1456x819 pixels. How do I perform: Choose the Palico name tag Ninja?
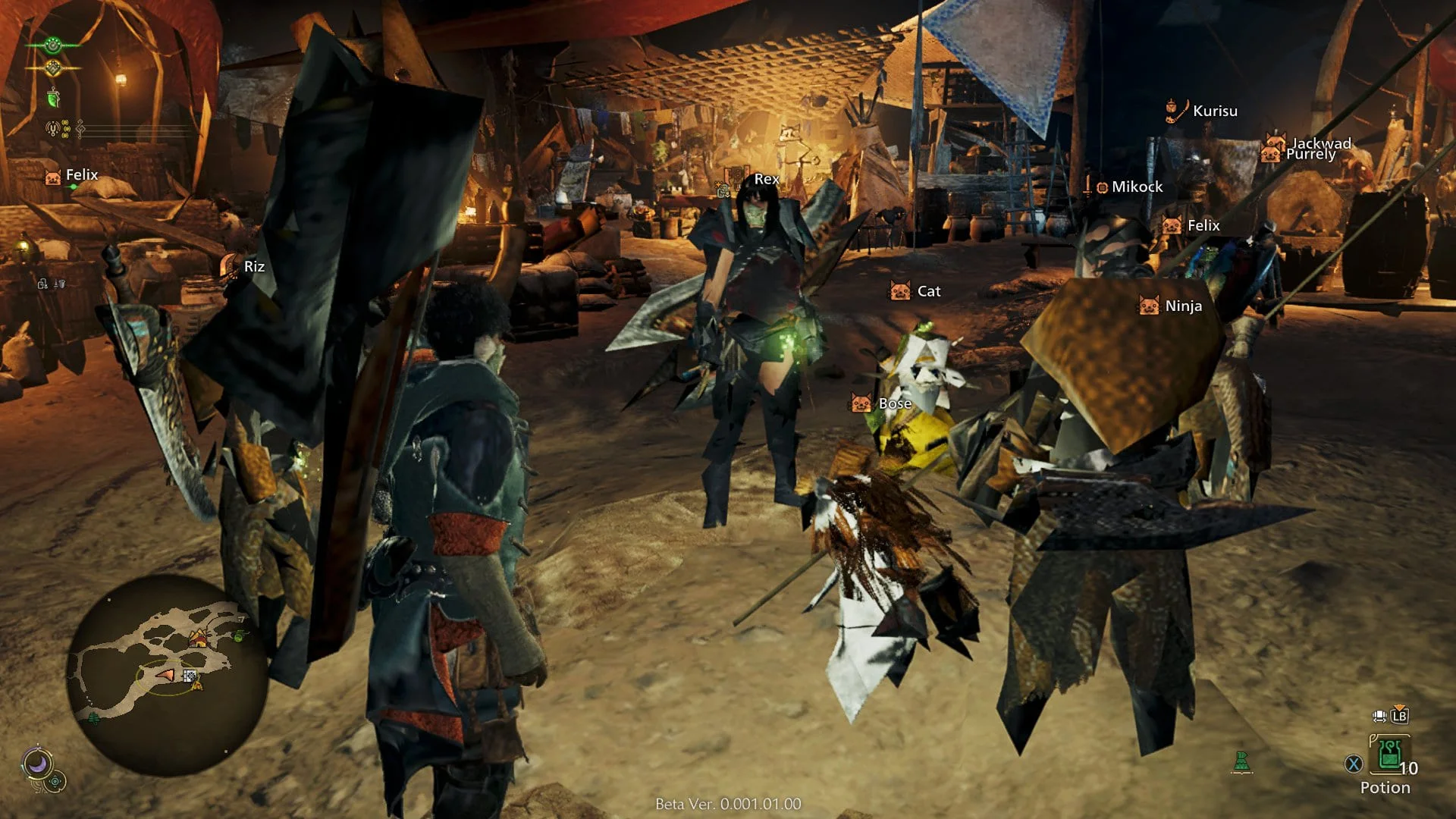1182,306
